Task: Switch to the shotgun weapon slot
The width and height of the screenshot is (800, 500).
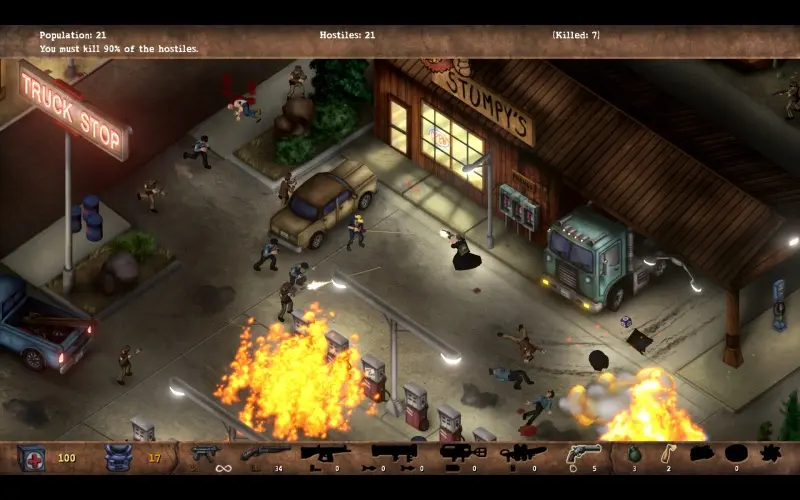Action: 265,453
